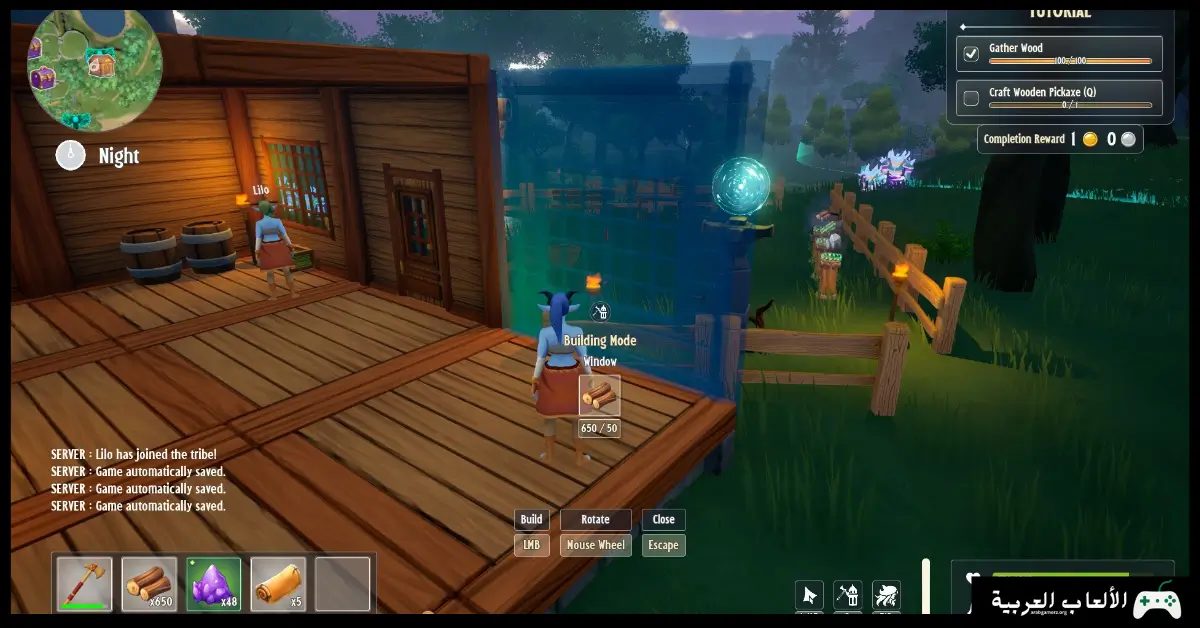Select the wood logs slot with x650

149,584
